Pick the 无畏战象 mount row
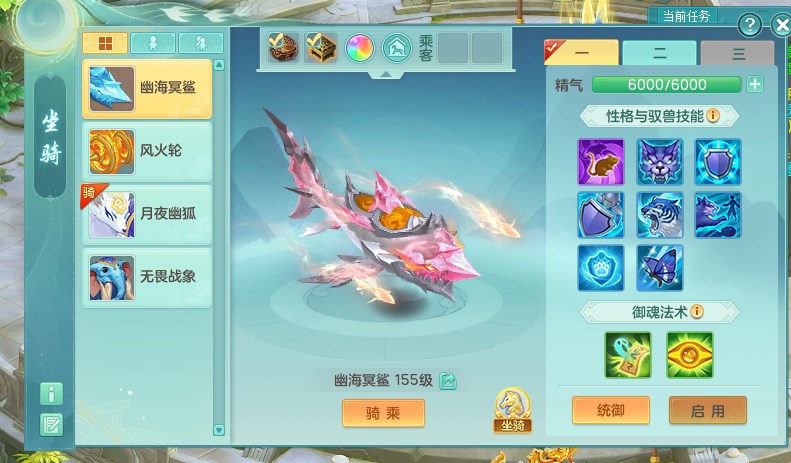Viewport: 791px width, 463px height. [147, 275]
